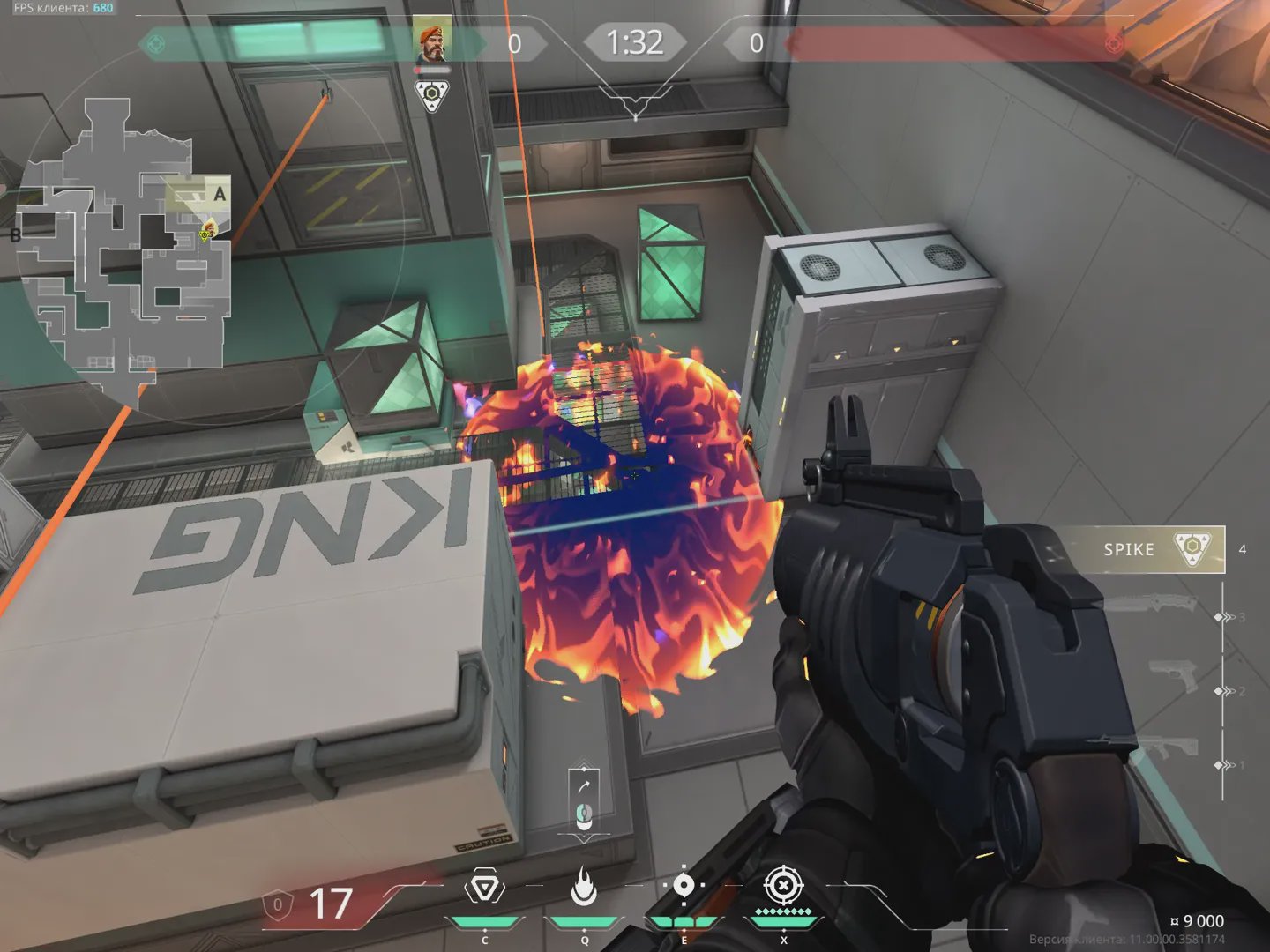Image resolution: width=1270 pixels, height=952 pixels.
Task: Click the armor shield icon
Action: pos(277,905)
